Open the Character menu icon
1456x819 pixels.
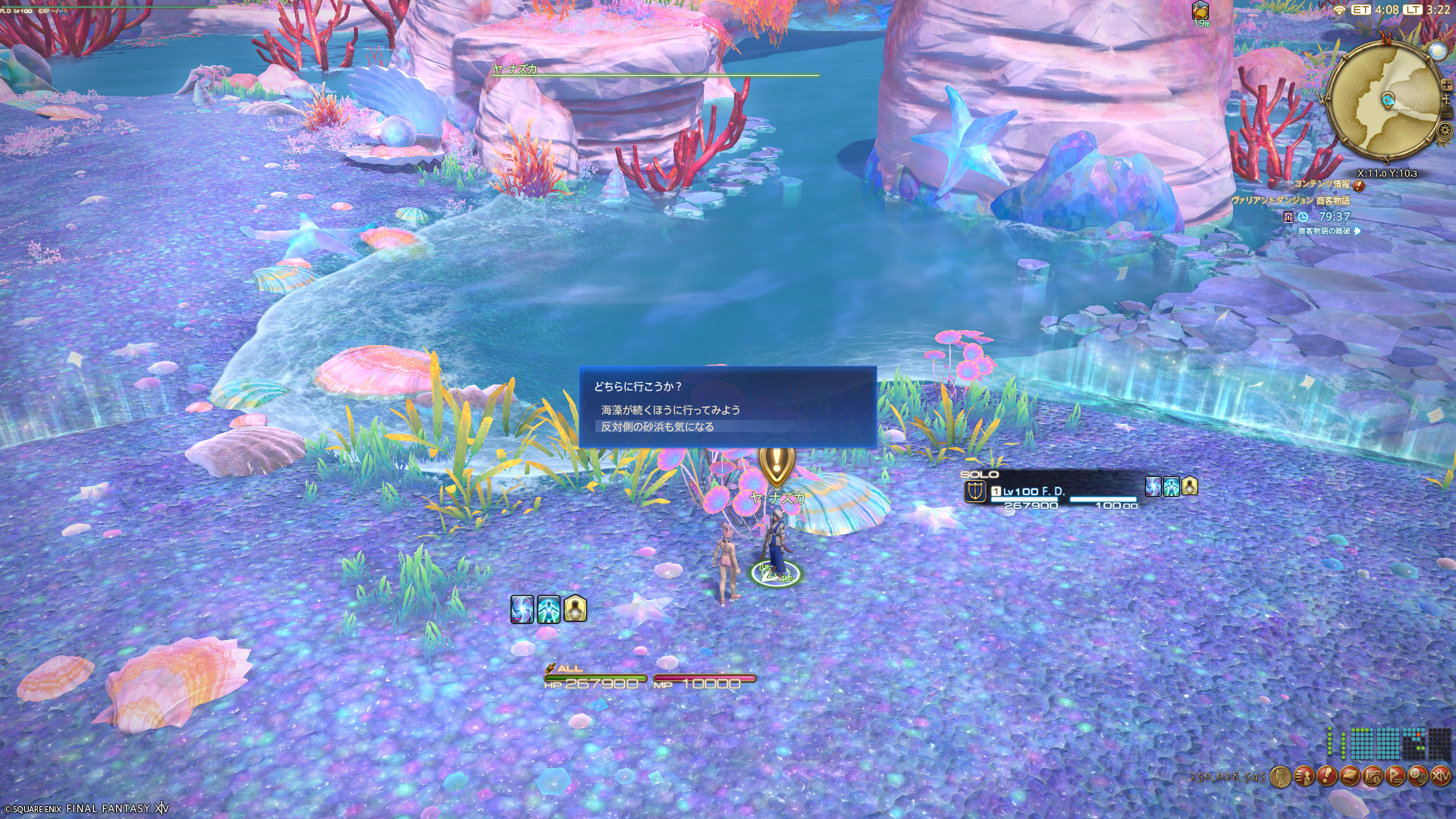pos(1304,777)
